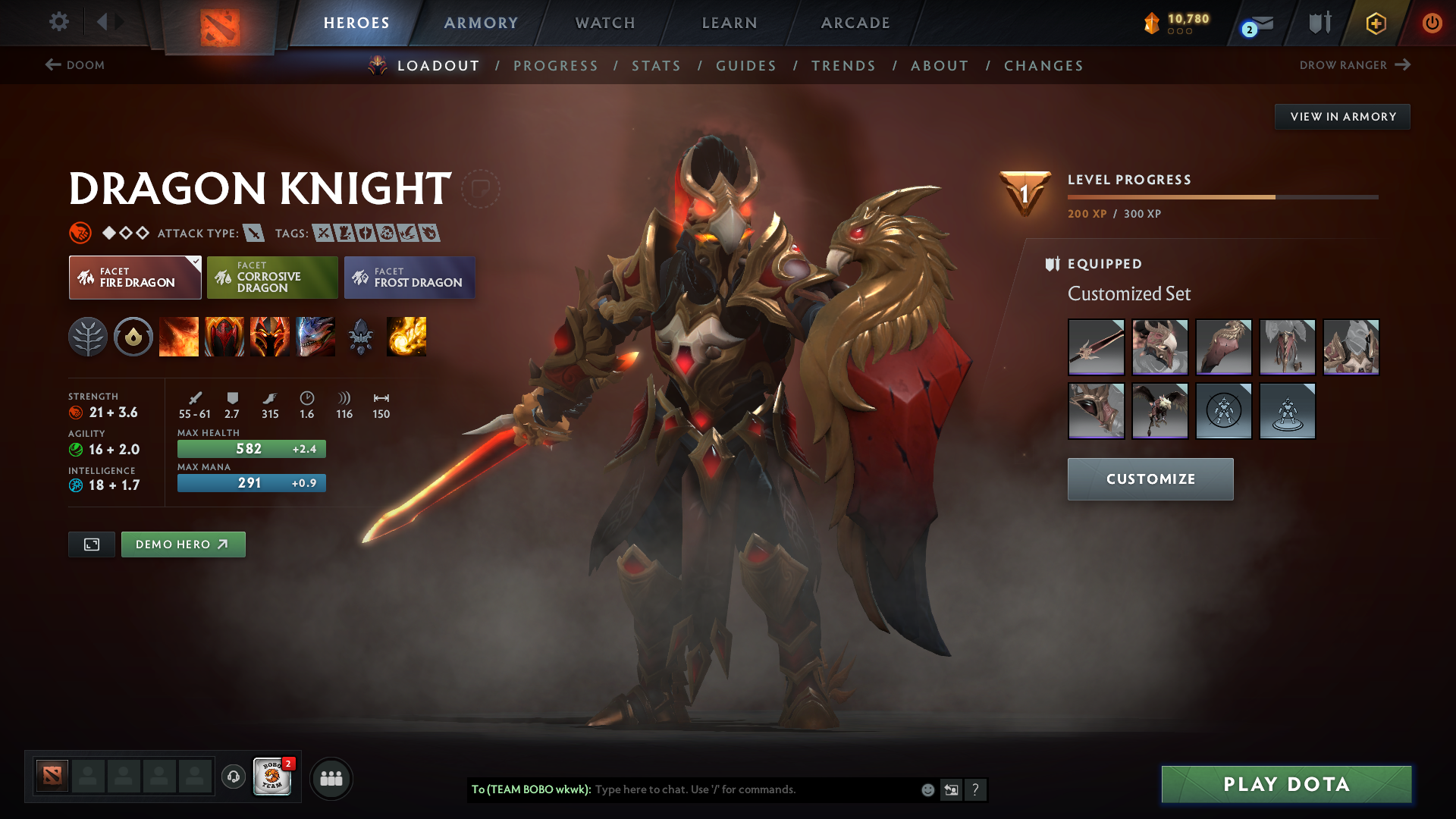Click the talent tree icon
The height and width of the screenshot is (819, 1456).
click(x=89, y=337)
